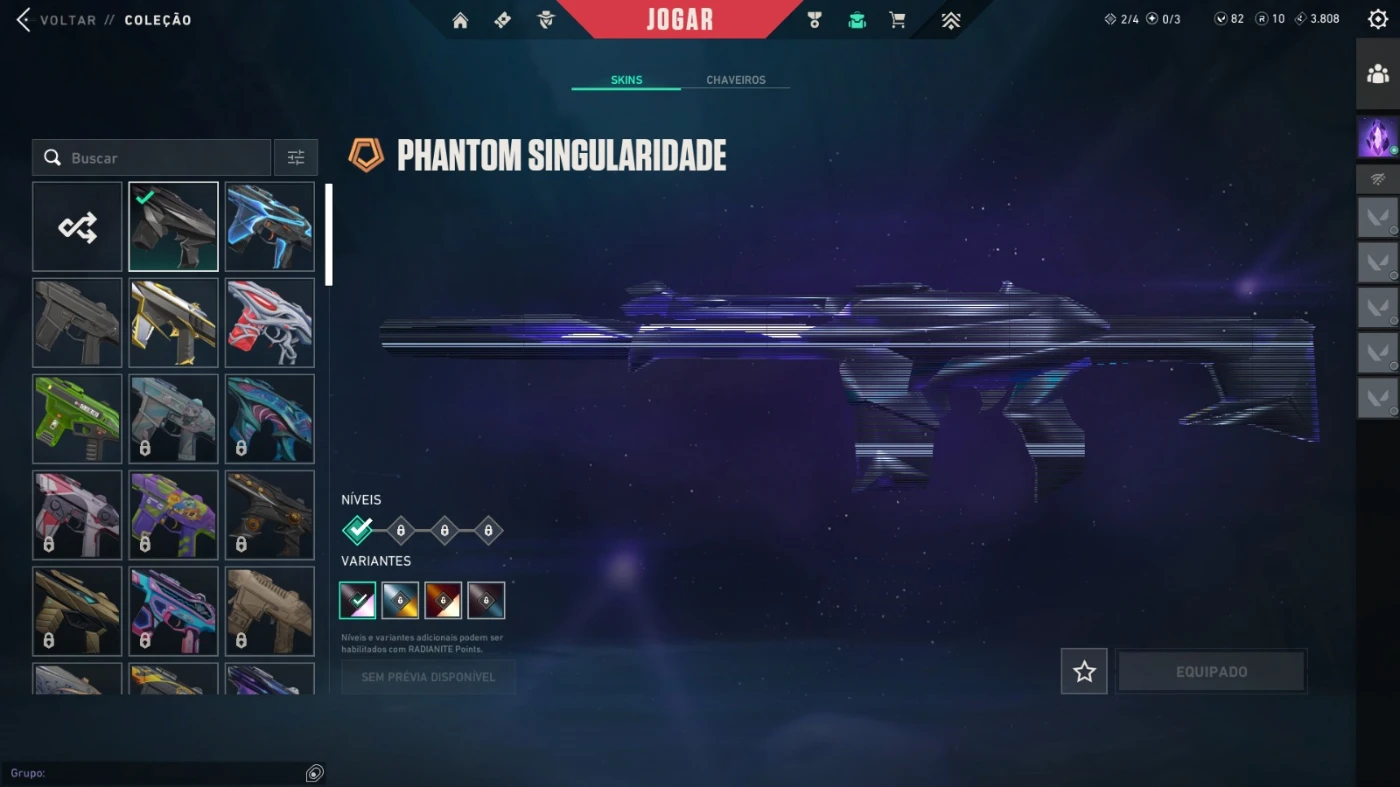Select the red and white Phantom skin
1400x787 pixels.
[x=269, y=323]
